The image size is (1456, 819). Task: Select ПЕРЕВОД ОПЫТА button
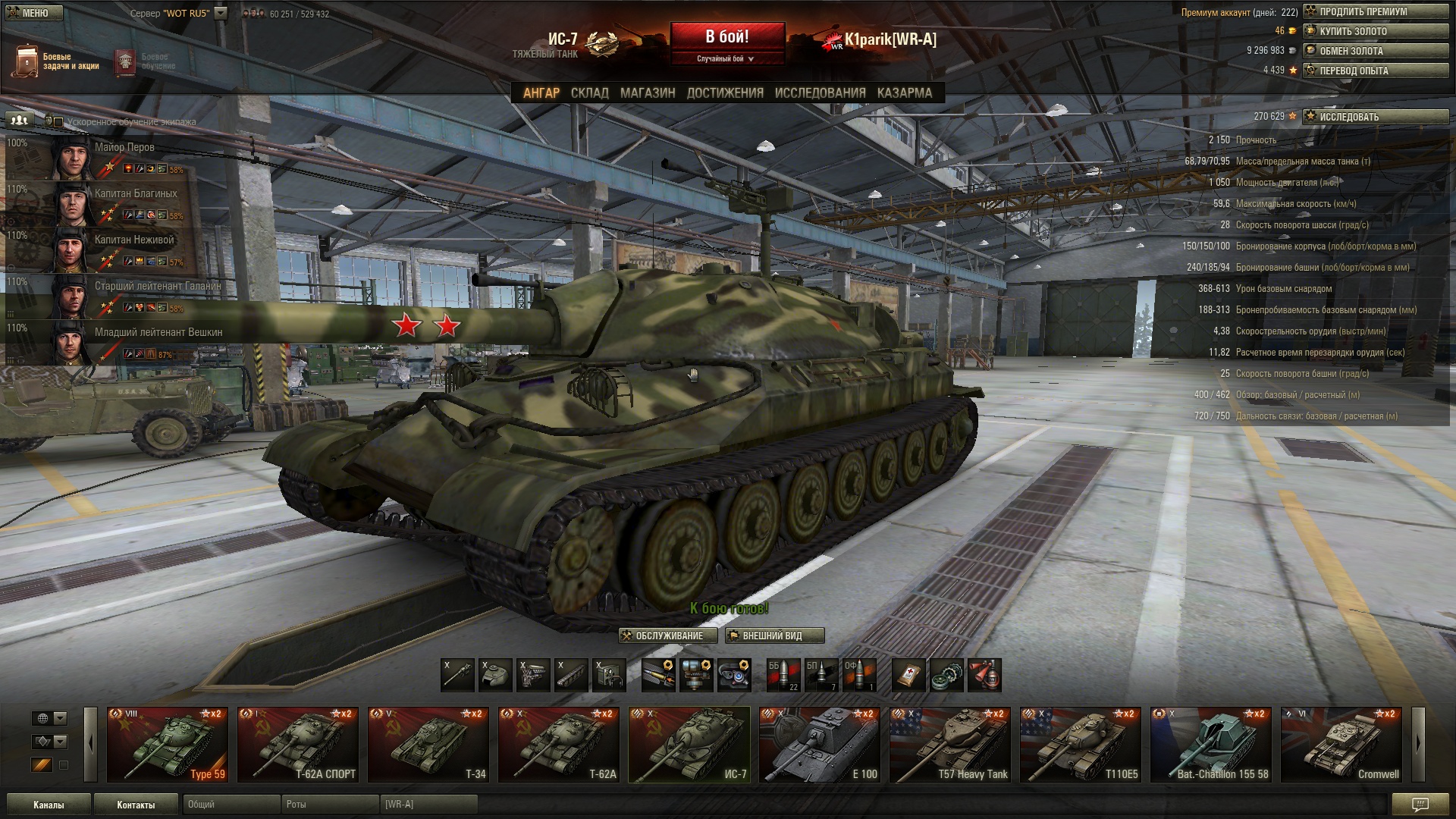(1376, 71)
